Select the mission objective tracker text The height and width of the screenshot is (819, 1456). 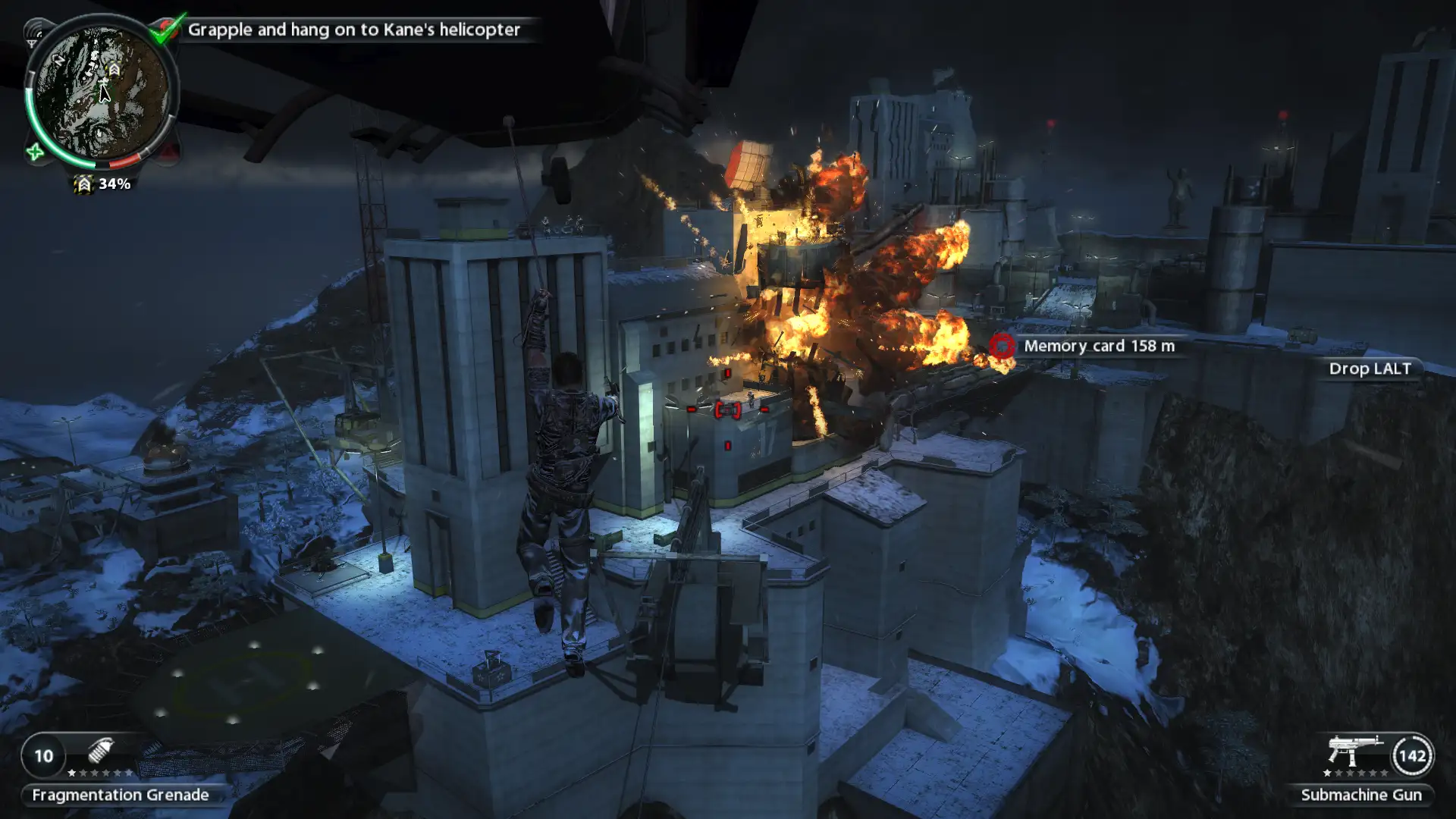[x=353, y=30]
